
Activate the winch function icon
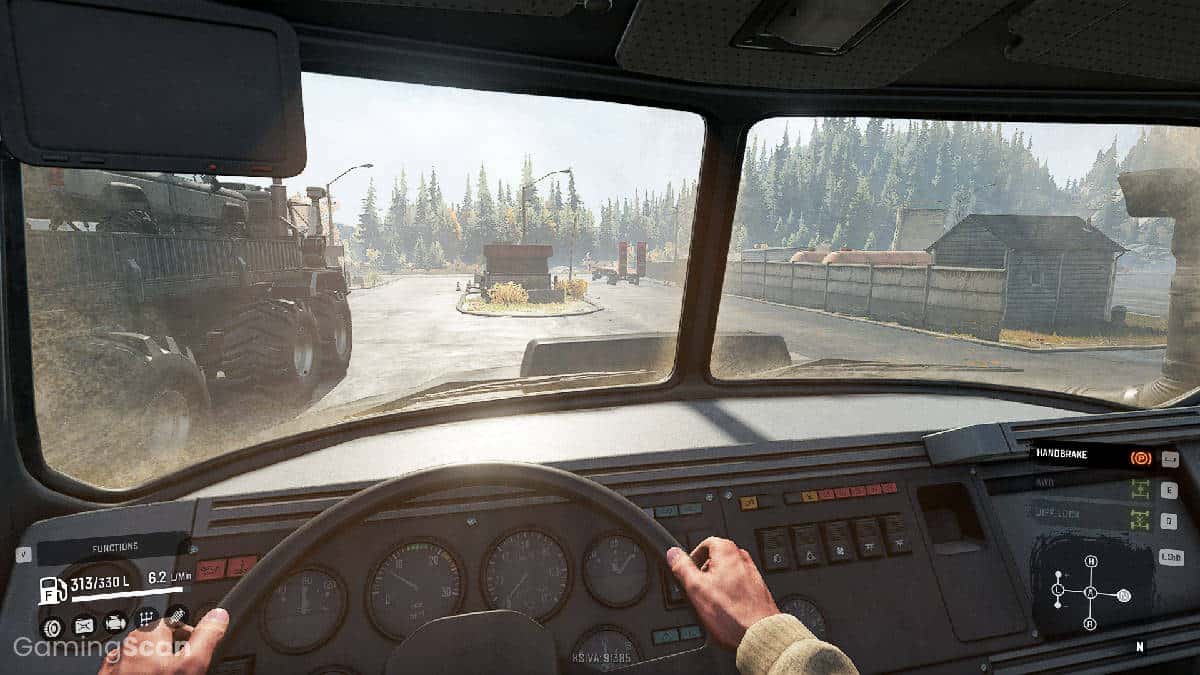(176, 615)
